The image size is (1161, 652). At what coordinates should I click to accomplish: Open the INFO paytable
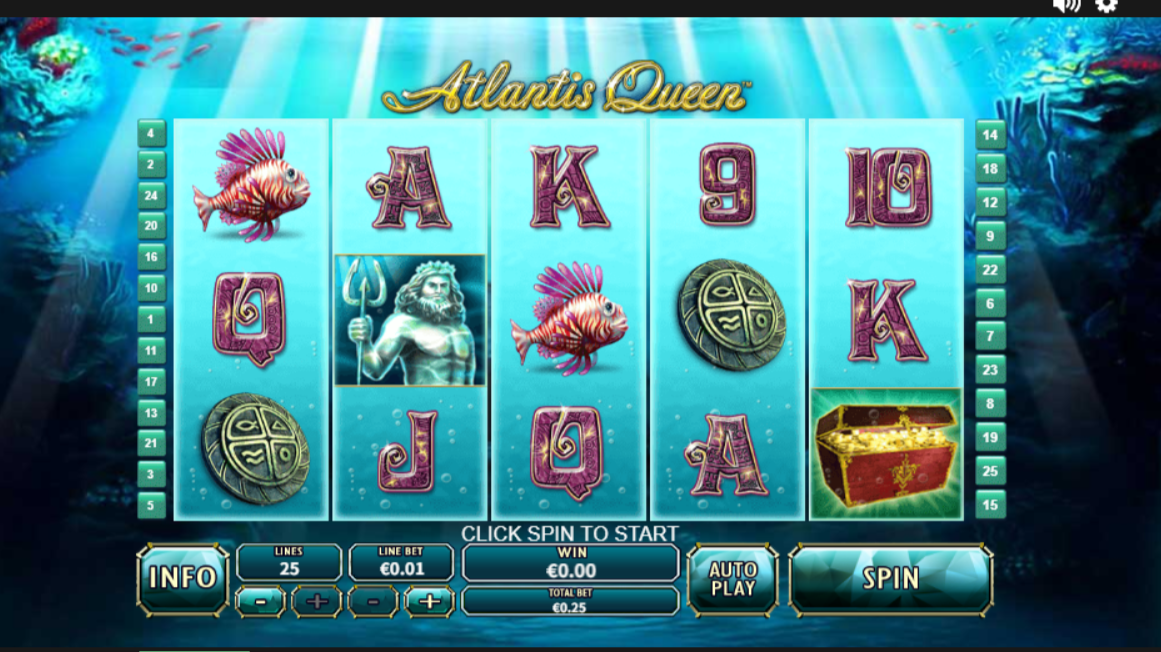tap(183, 578)
